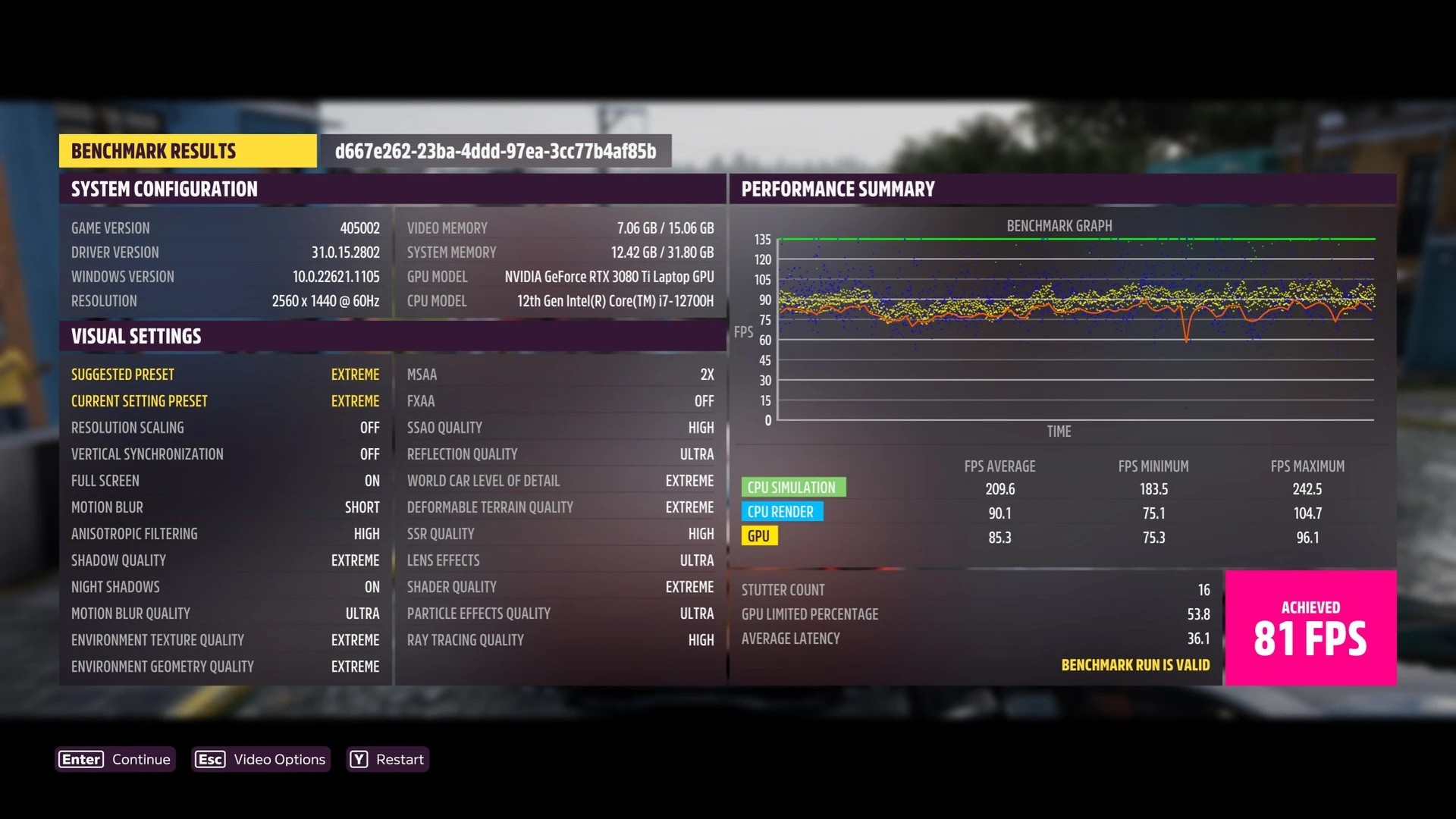Open Video Options from the bottom bar

coord(261,759)
